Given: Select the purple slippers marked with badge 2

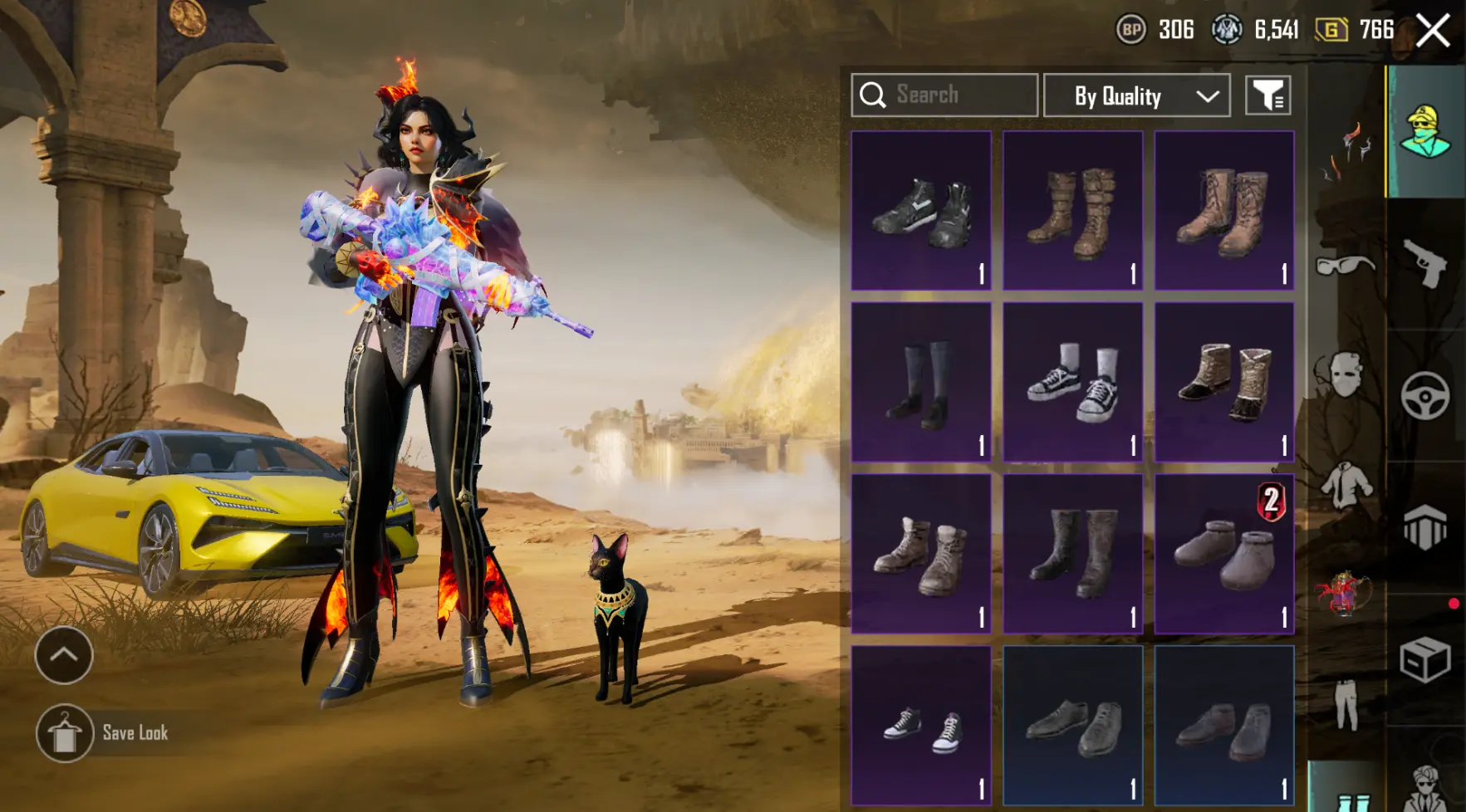Looking at the screenshot, I should pos(1224,555).
